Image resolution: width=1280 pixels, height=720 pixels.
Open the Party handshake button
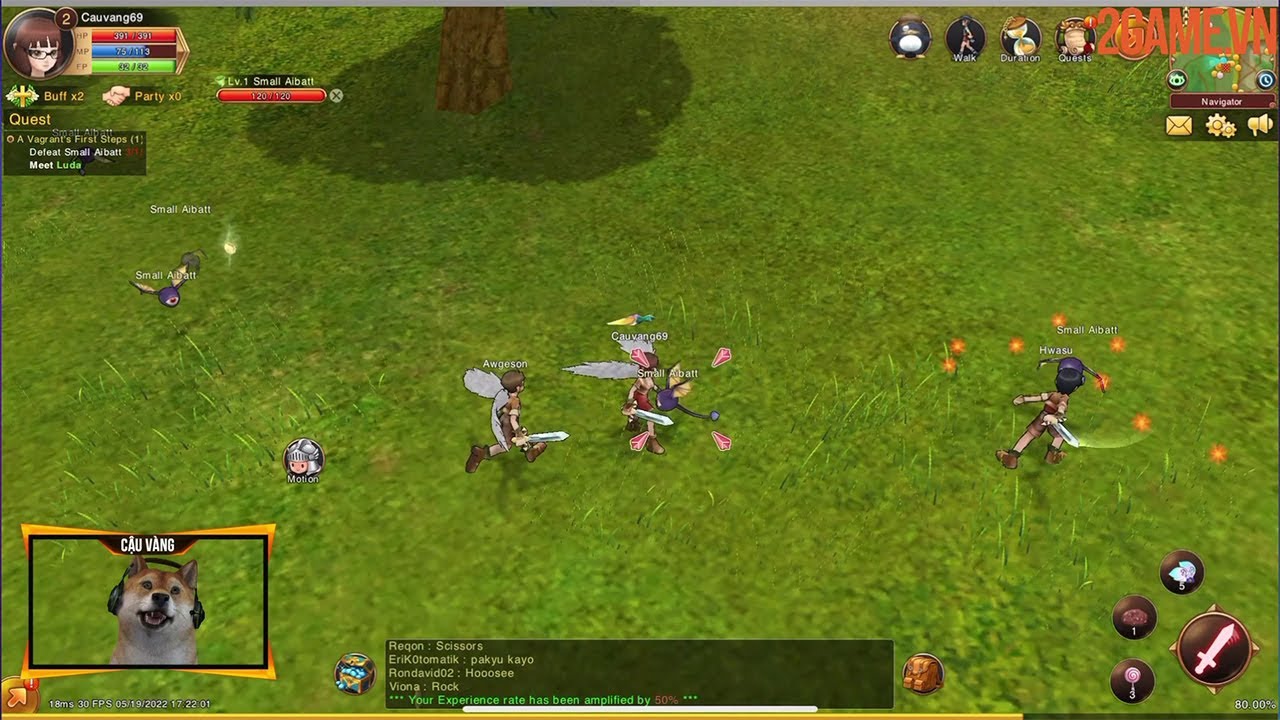pos(117,96)
